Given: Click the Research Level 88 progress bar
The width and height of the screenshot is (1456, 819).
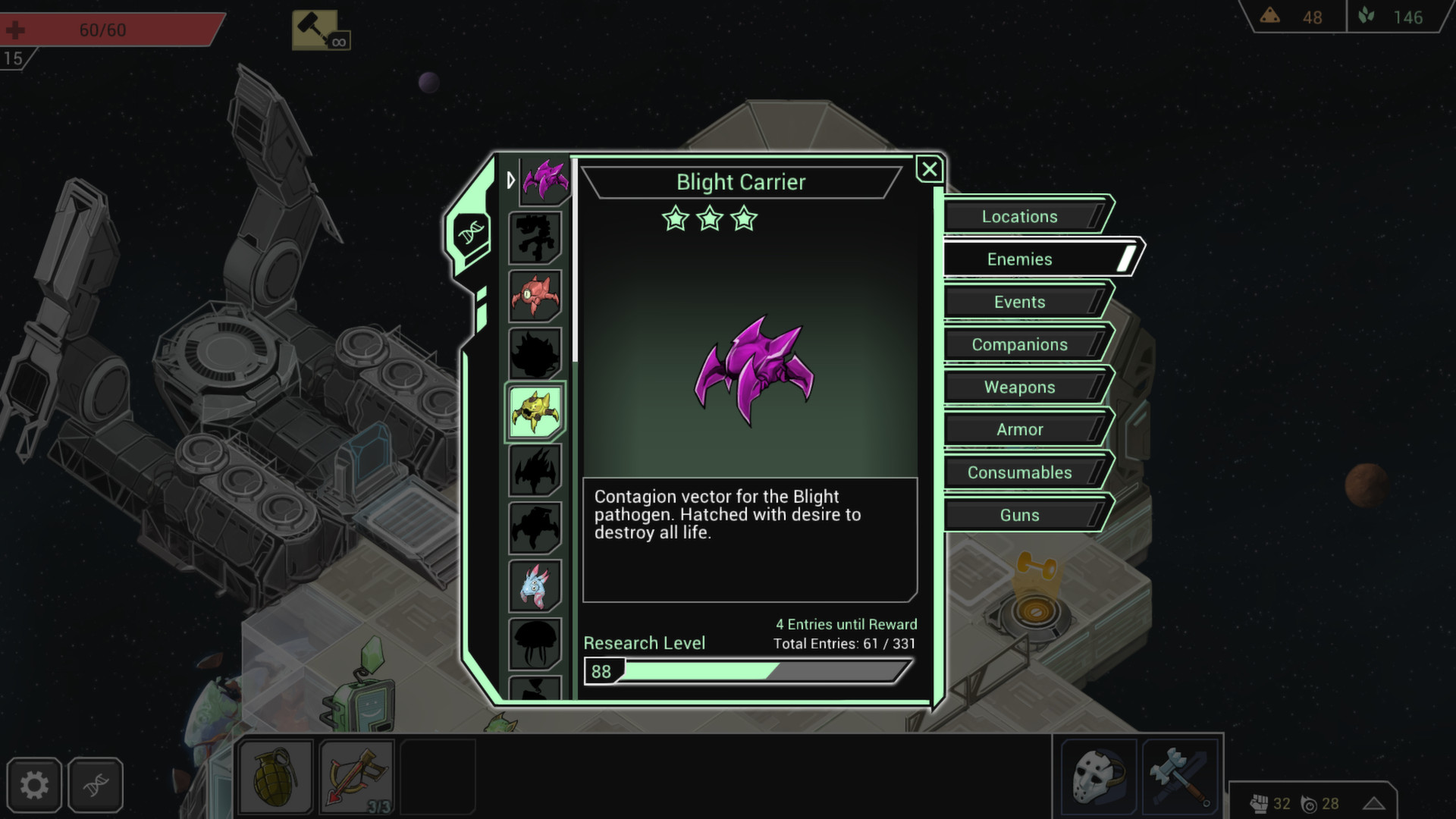Looking at the screenshot, I should pyautogui.click(x=747, y=670).
